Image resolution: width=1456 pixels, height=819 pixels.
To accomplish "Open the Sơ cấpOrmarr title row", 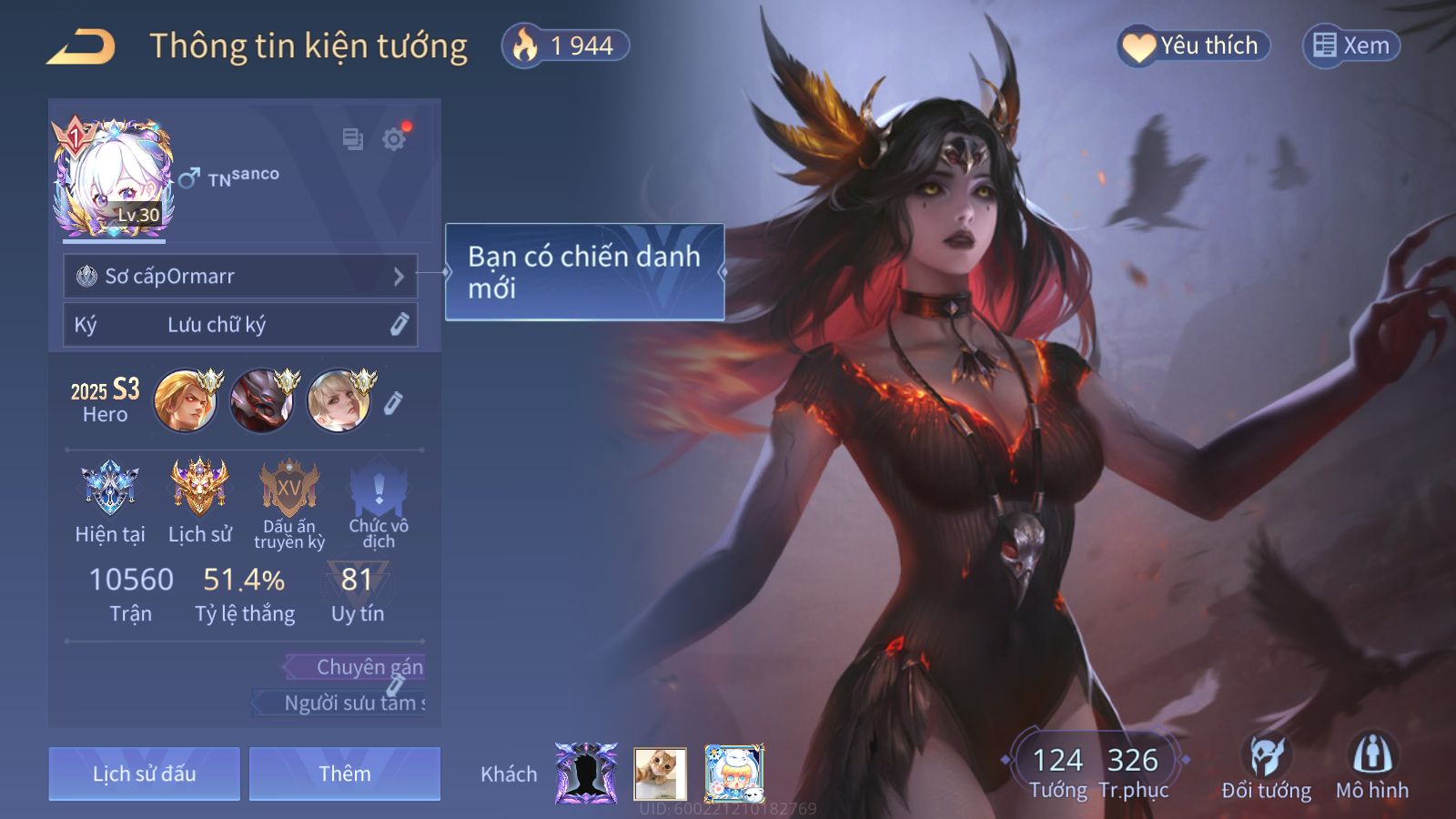I will (240, 276).
